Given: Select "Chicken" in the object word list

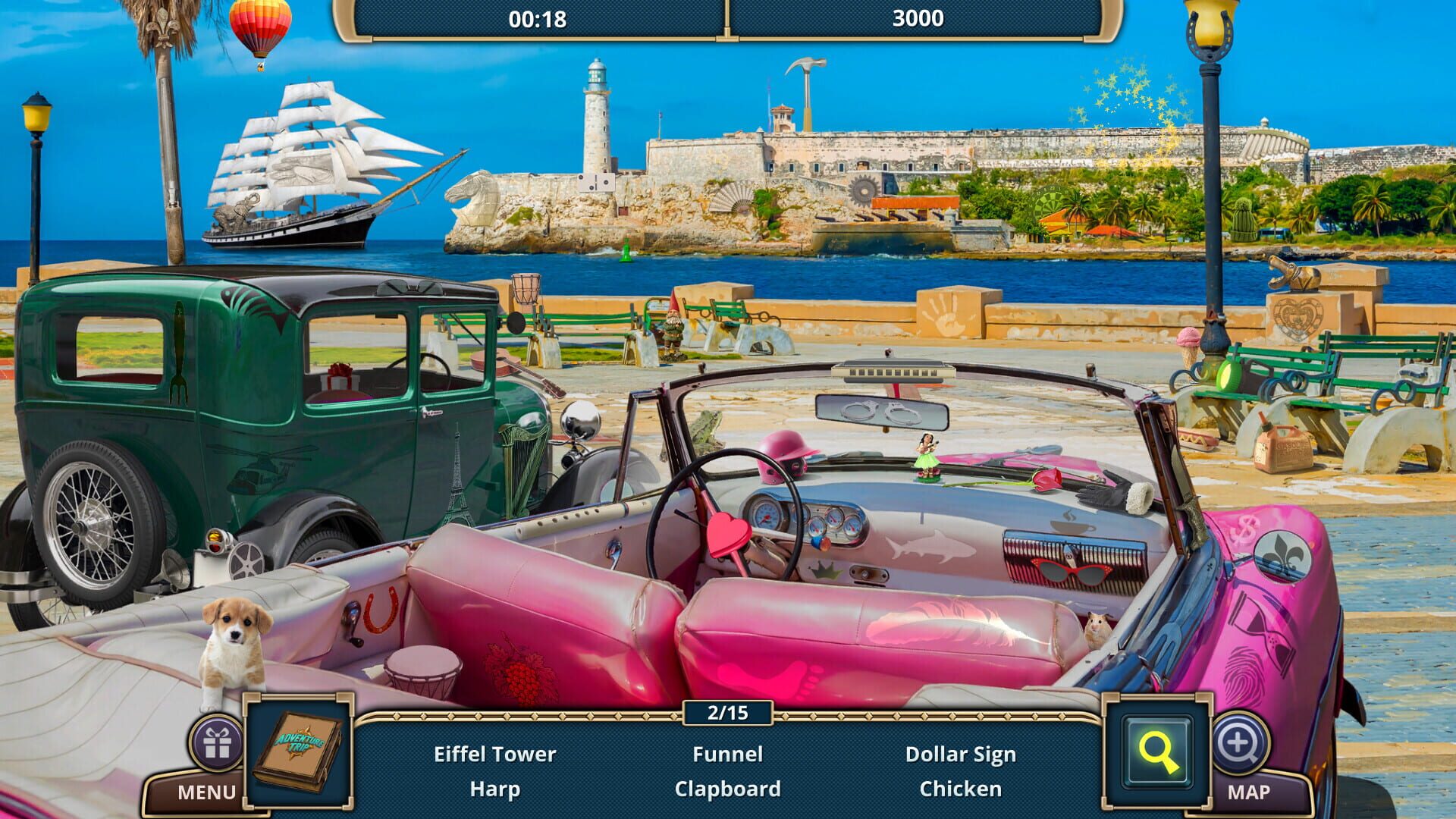Looking at the screenshot, I should (x=962, y=789).
